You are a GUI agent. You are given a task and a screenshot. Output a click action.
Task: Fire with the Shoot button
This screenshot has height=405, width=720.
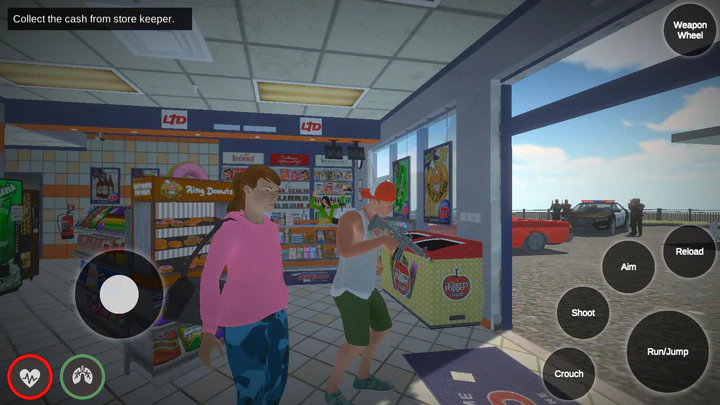pos(583,313)
